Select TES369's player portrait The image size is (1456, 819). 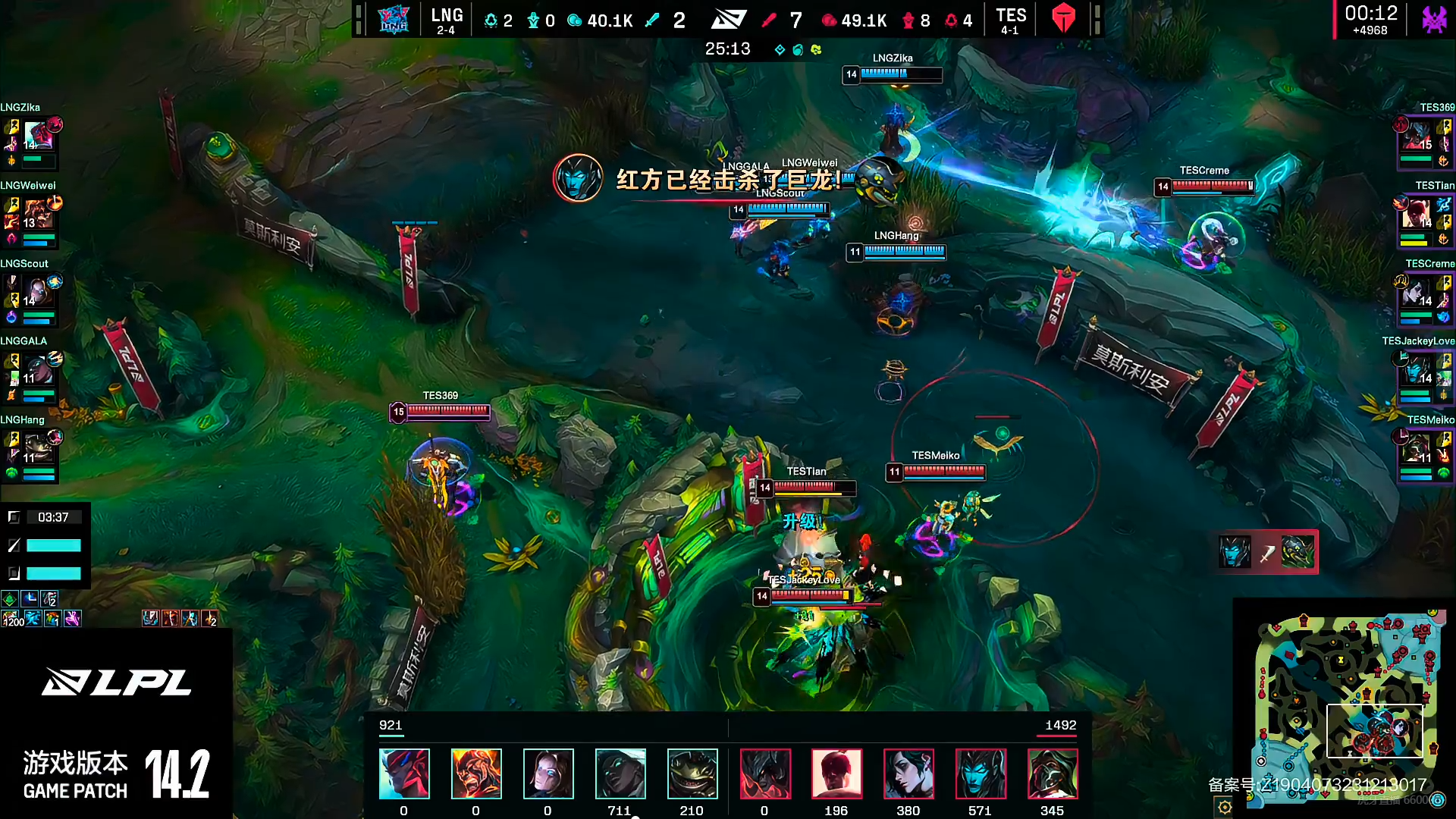click(x=1417, y=135)
